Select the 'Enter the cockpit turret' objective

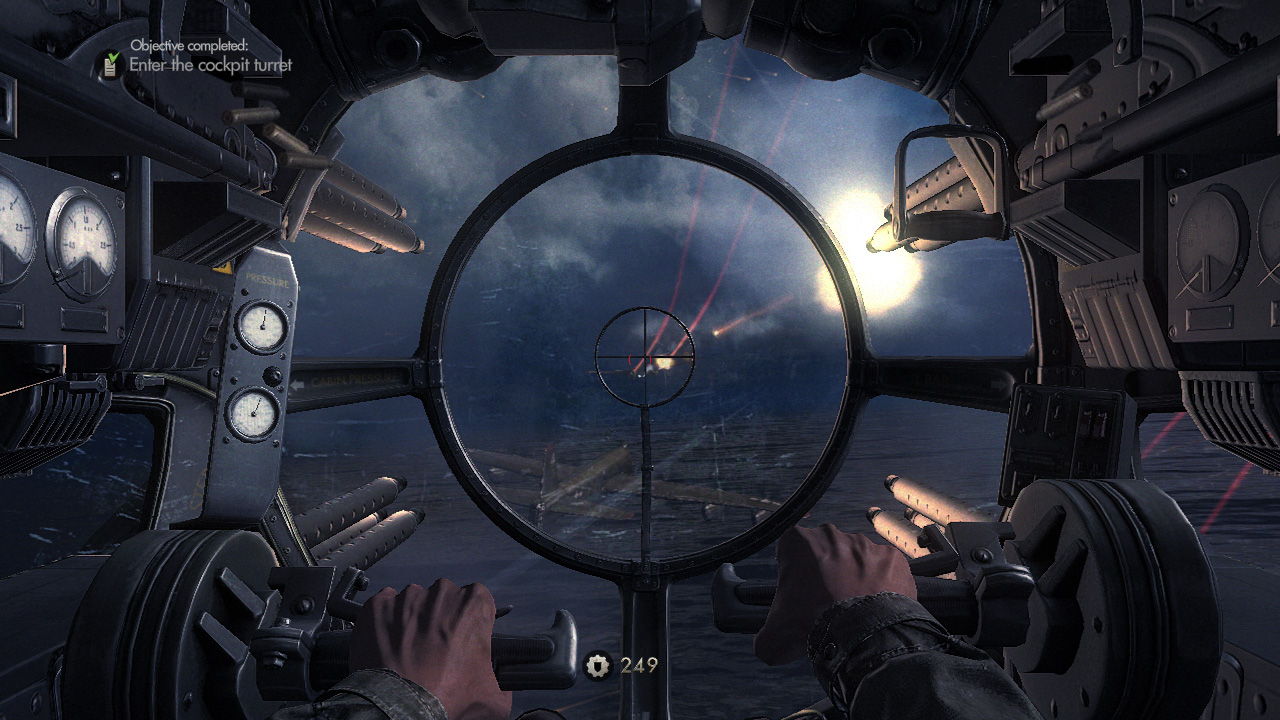(210, 63)
